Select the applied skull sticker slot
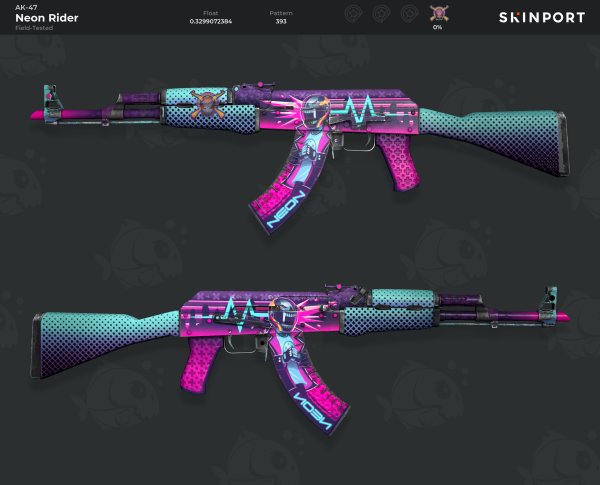 tap(437, 14)
